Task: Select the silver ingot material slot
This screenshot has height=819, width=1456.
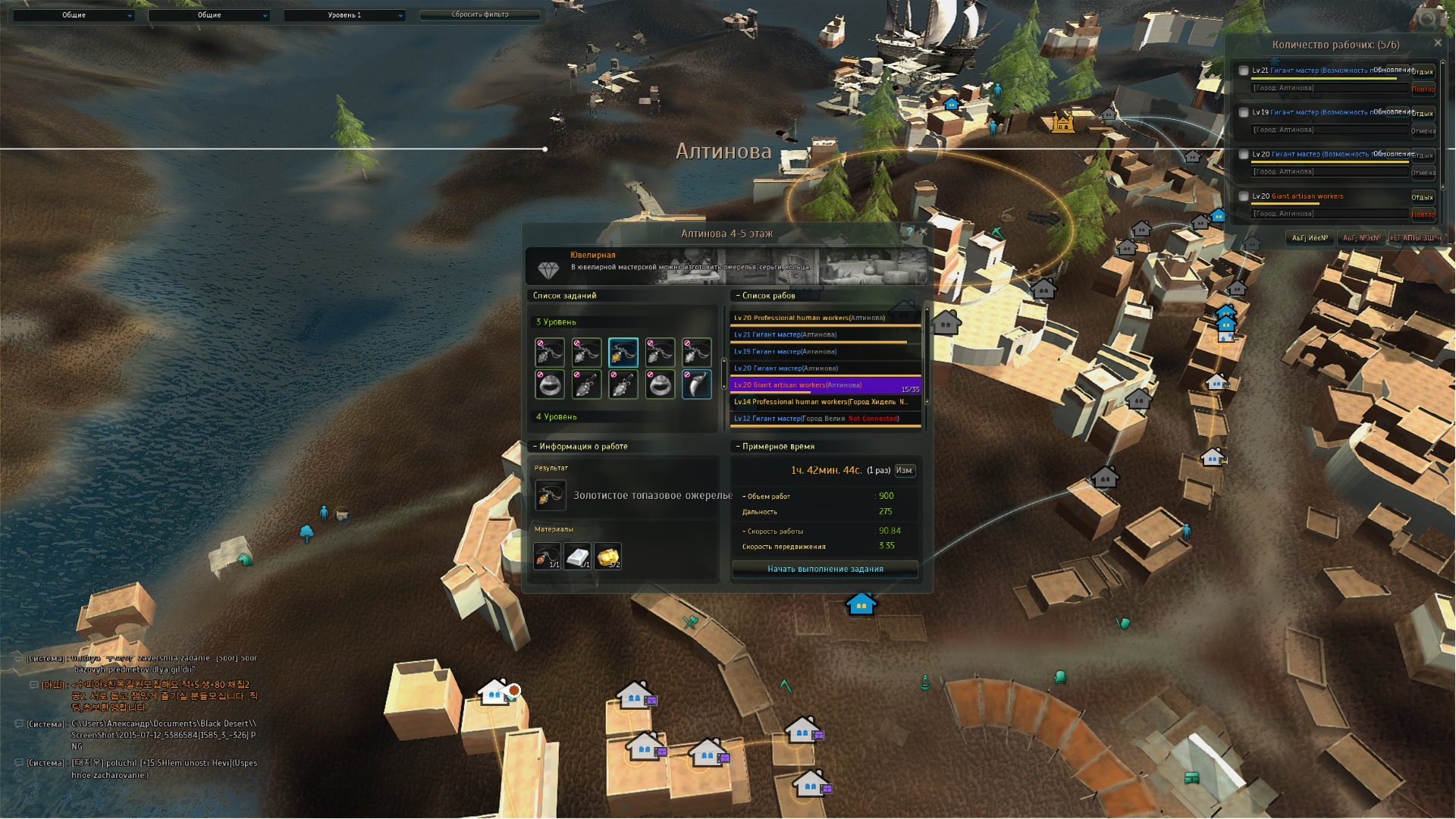Action: pyautogui.click(x=577, y=556)
